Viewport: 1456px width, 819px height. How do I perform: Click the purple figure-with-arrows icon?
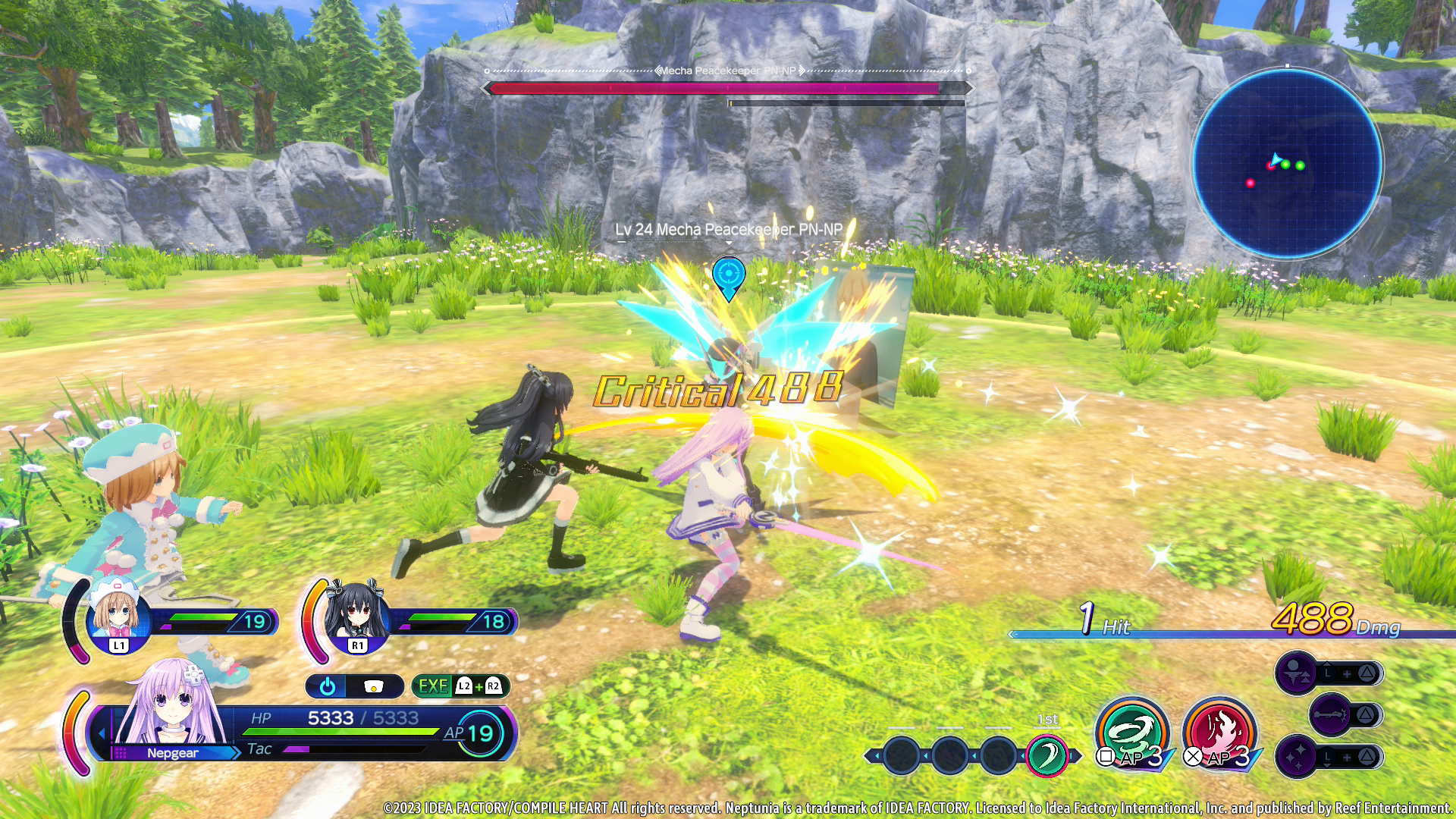click(x=1296, y=673)
